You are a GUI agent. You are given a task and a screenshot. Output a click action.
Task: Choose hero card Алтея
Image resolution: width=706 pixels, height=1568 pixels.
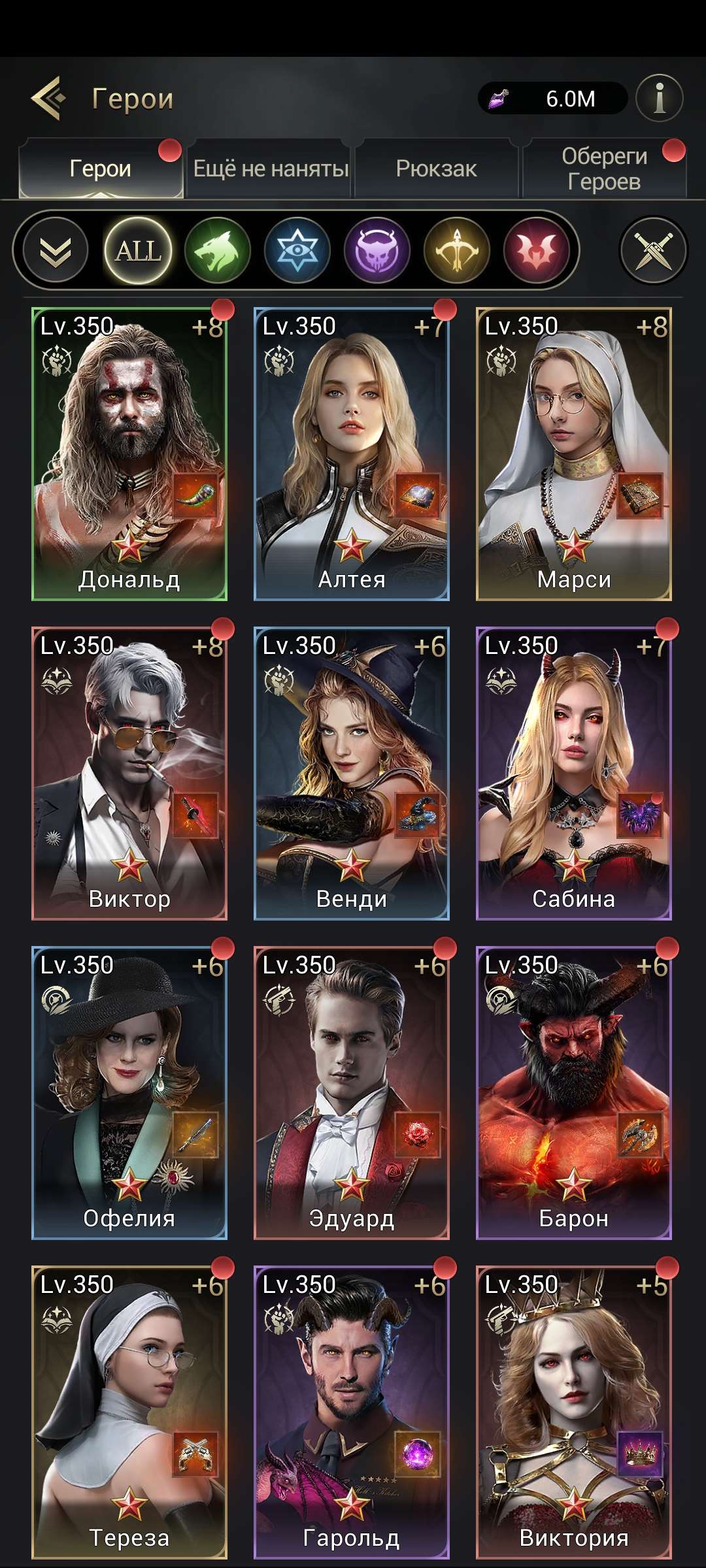pos(352,454)
